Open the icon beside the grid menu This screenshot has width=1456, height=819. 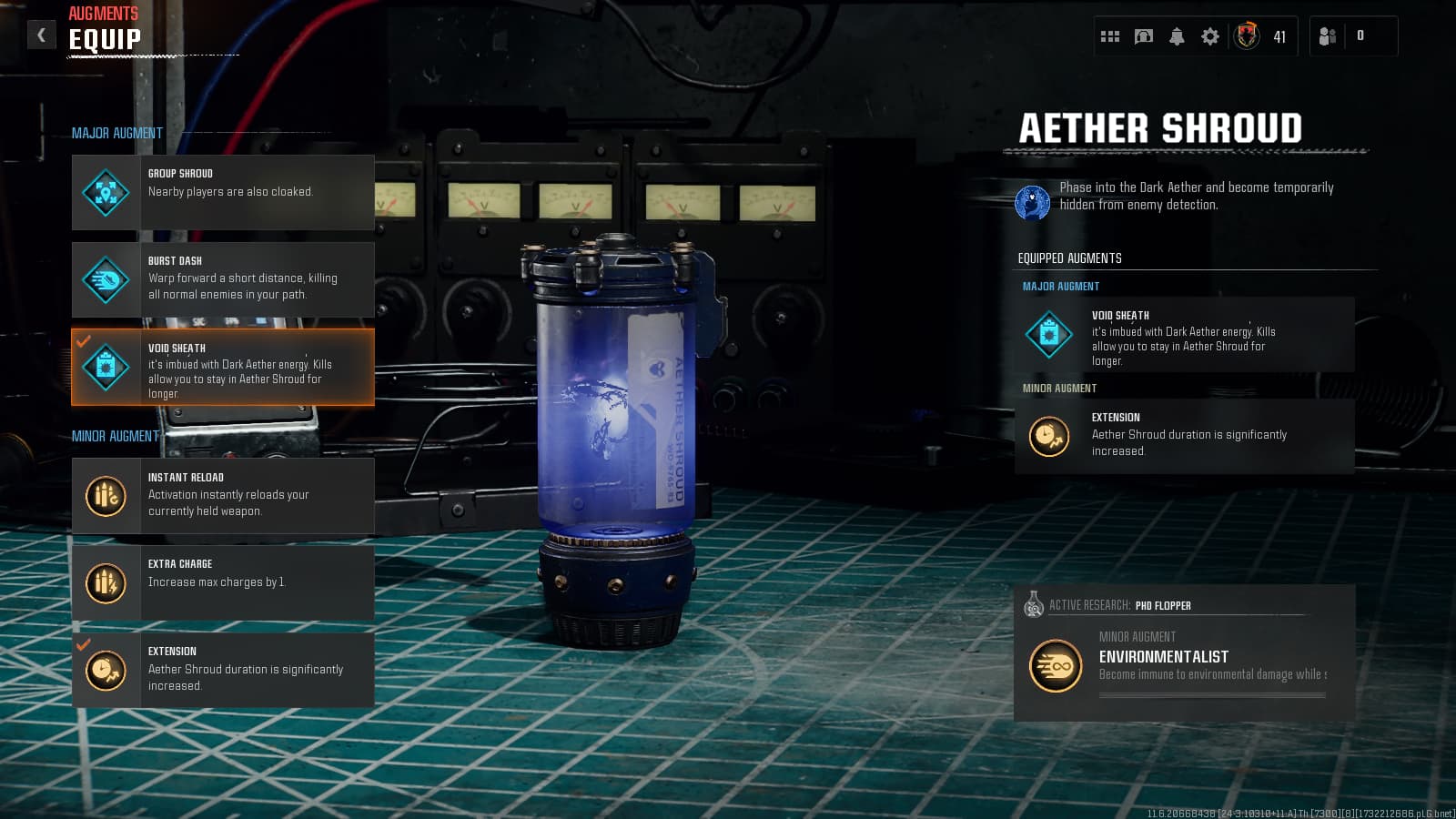pyautogui.click(x=1144, y=36)
